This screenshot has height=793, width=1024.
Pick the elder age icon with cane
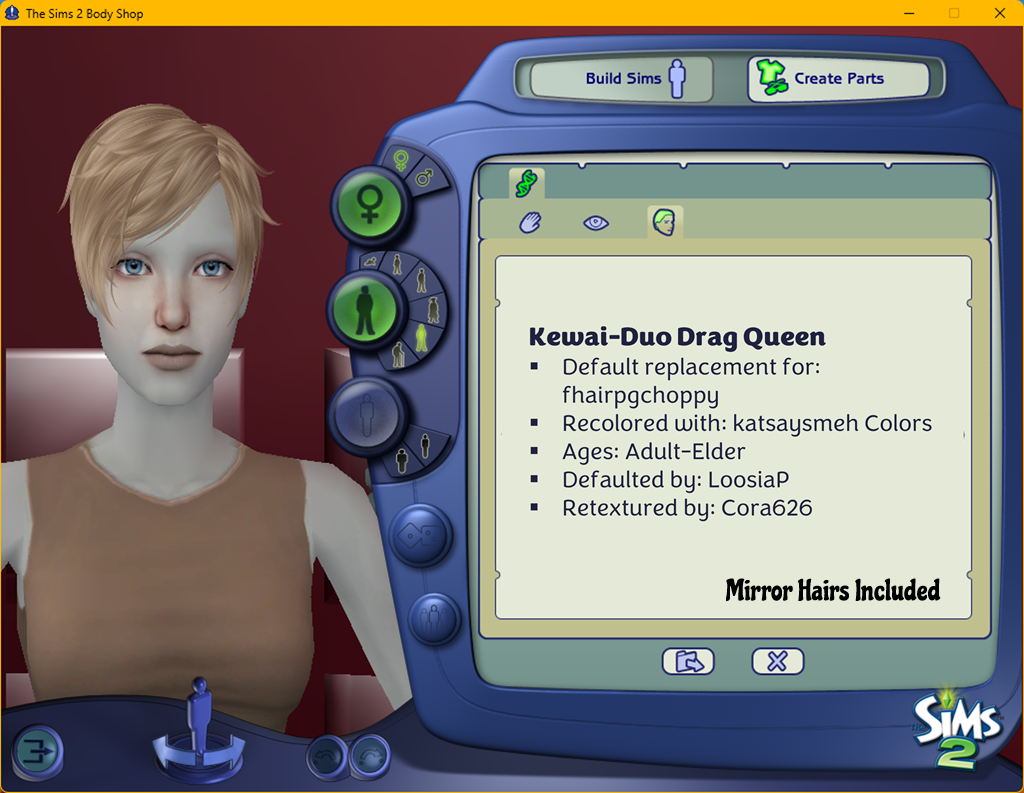398,353
